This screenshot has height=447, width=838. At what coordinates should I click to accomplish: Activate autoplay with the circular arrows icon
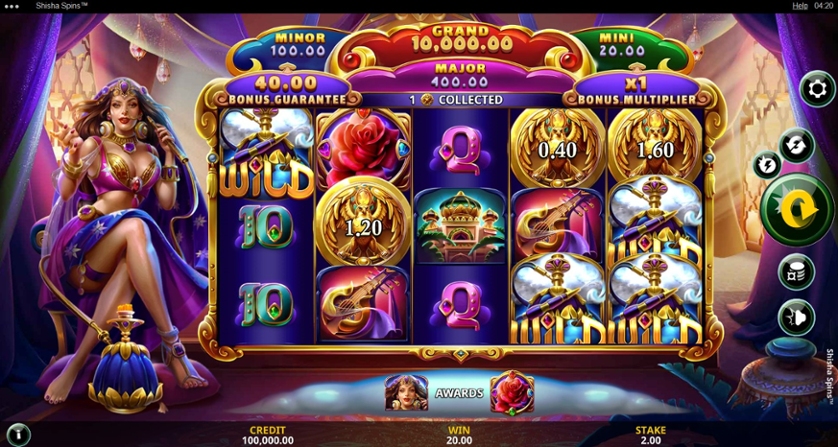click(x=796, y=144)
